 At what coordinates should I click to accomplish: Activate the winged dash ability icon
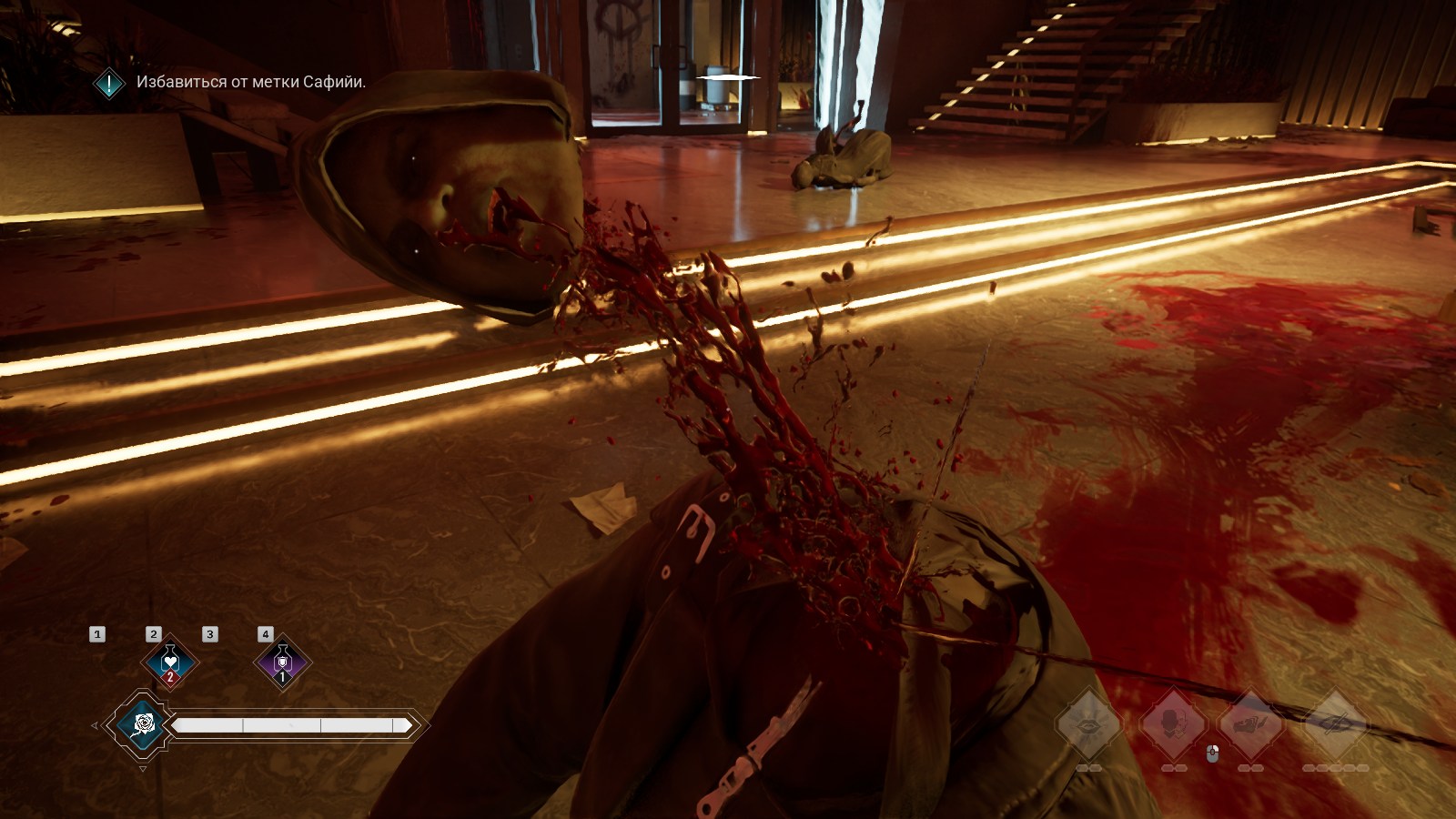point(1251,724)
